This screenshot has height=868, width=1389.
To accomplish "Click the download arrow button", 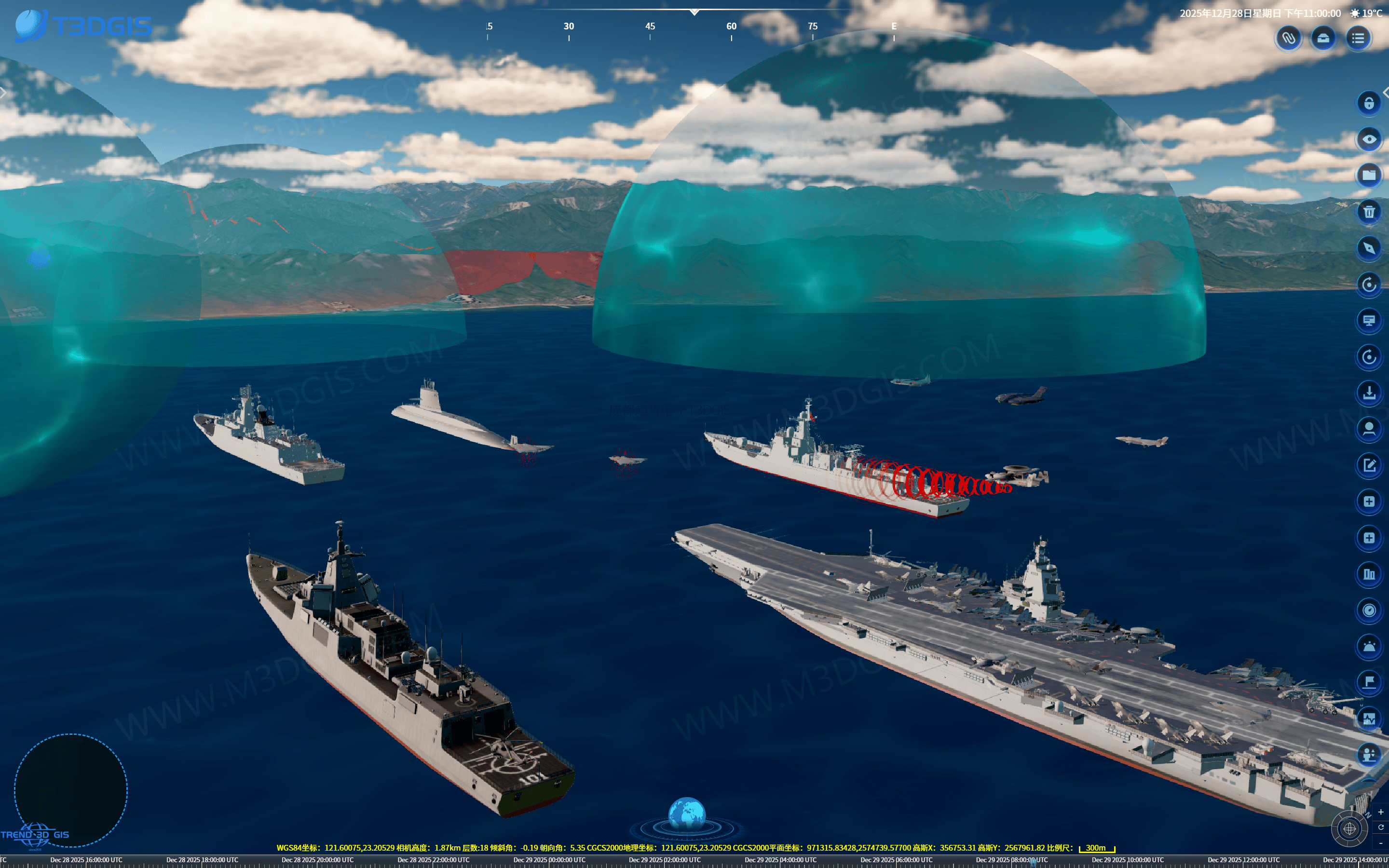I will [1369, 393].
